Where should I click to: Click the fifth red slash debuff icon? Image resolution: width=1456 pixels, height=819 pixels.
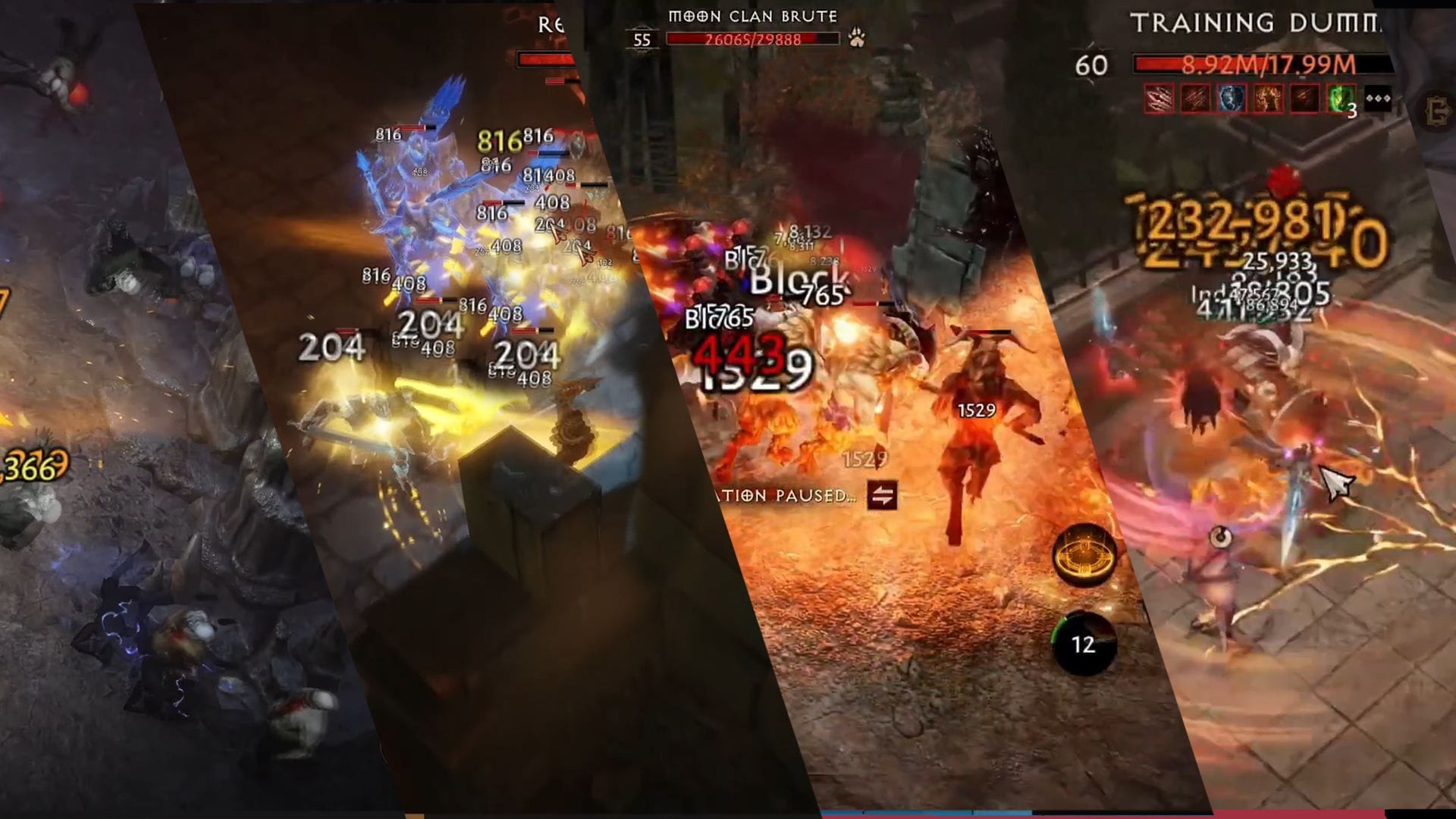pyautogui.click(x=1303, y=98)
